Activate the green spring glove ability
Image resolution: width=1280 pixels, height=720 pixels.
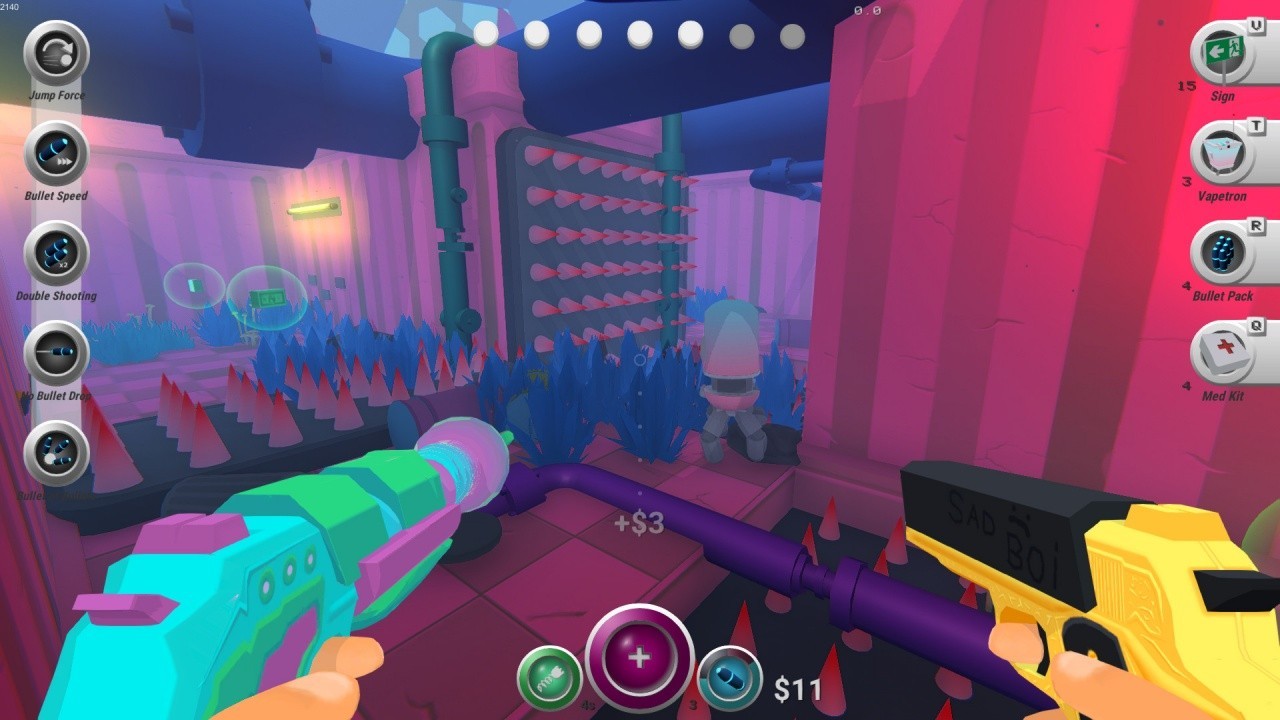[550, 678]
